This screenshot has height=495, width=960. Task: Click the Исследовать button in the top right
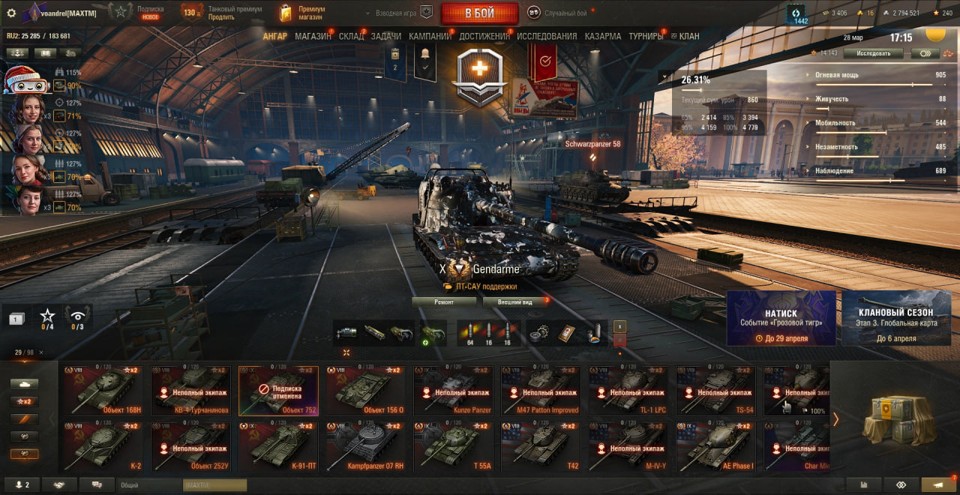(x=873, y=53)
